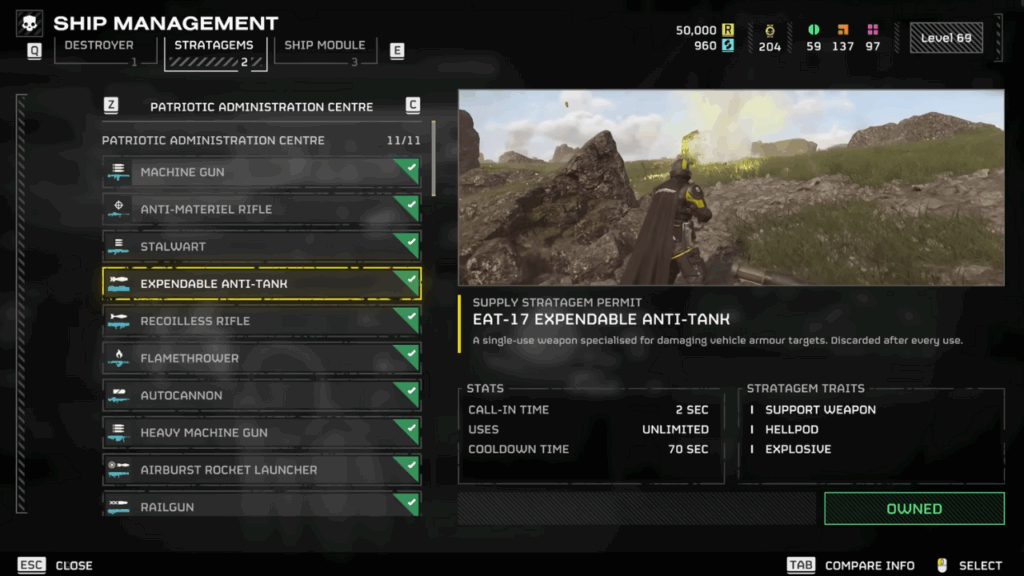Choose the Flamethrower stratagem
Screen dimensions: 1024x576
pos(261,358)
